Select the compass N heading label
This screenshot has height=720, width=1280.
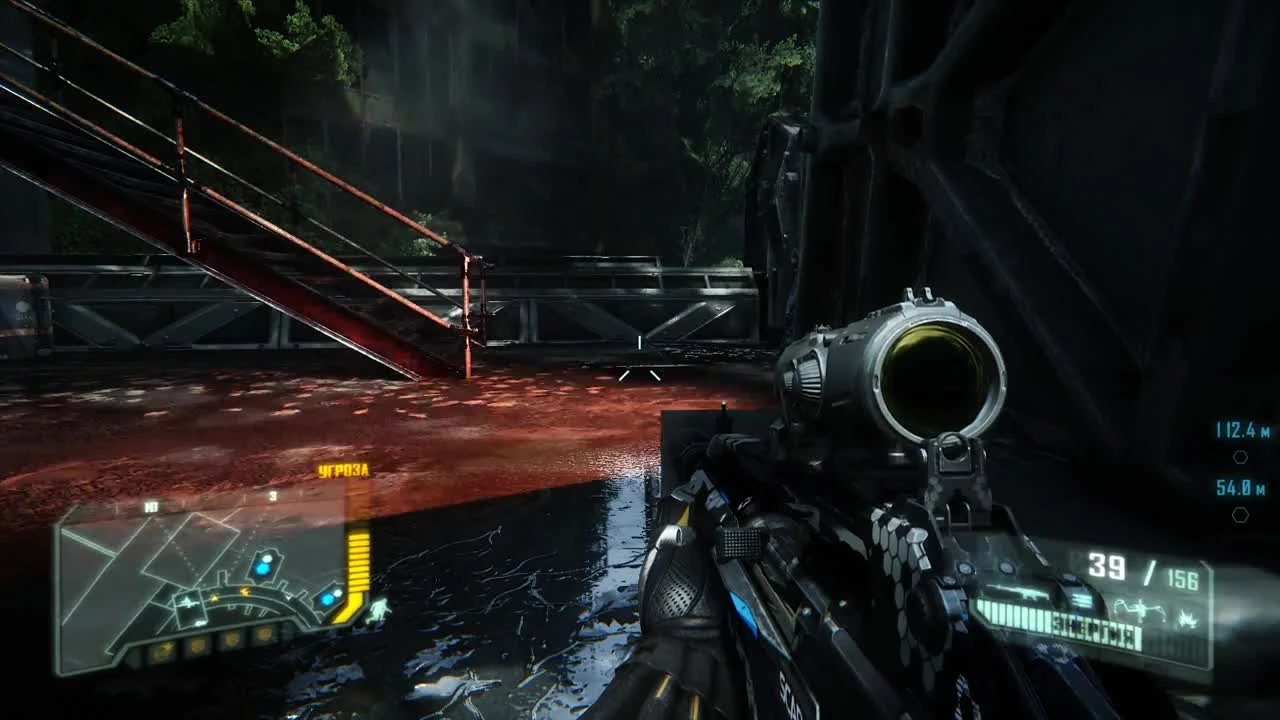pyautogui.click(x=150, y=505)
